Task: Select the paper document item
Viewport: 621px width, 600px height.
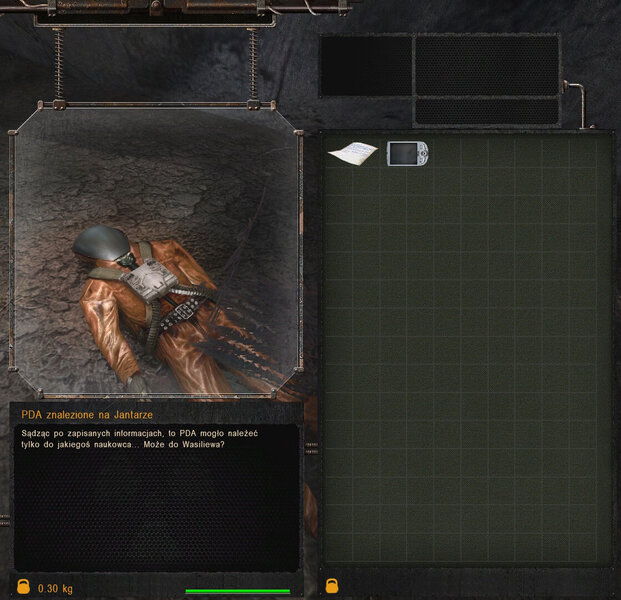Action: [x=352, y=153]
